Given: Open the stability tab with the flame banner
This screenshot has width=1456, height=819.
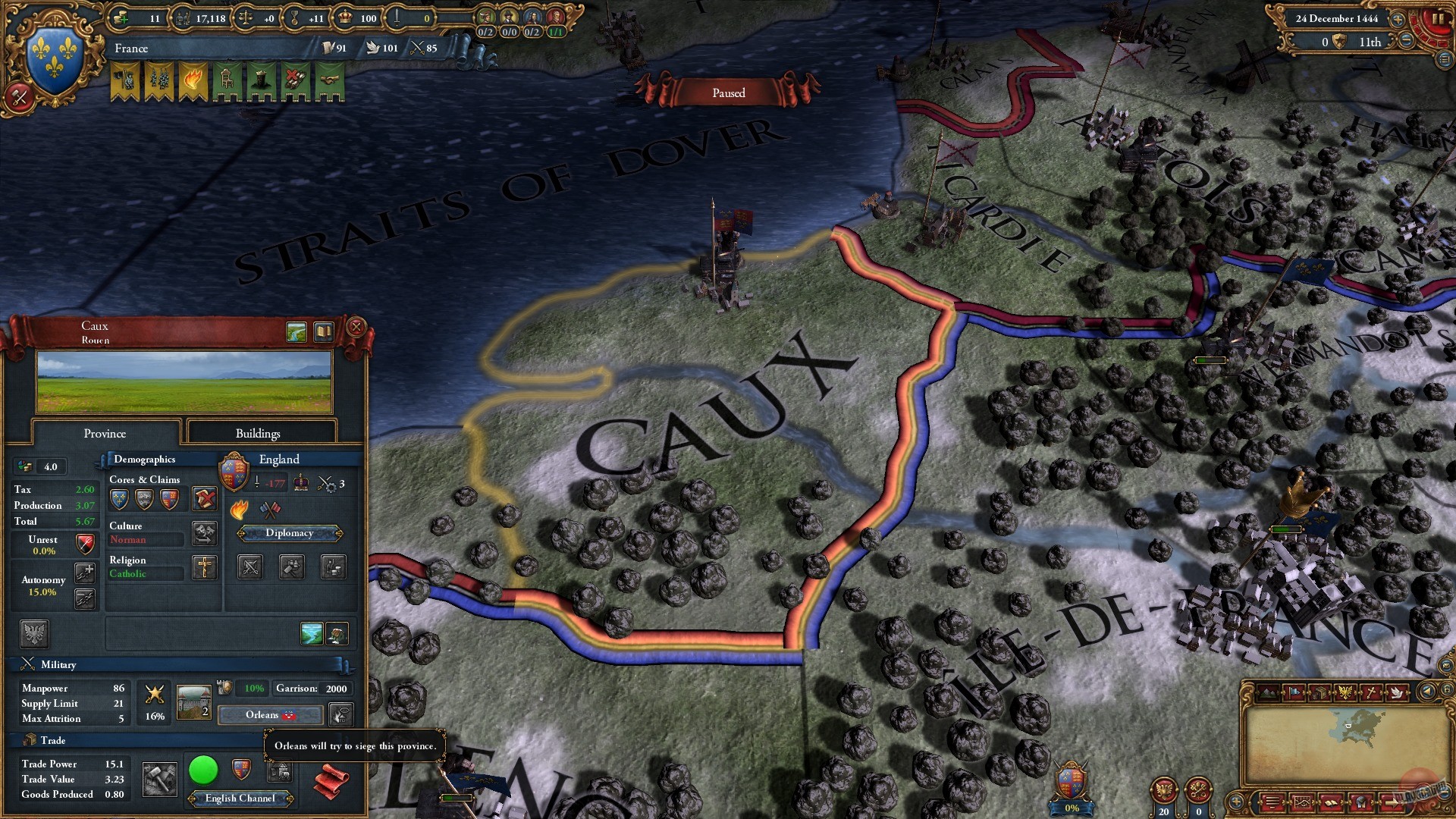Looking at the screenshot, I should tap(193, 80).
